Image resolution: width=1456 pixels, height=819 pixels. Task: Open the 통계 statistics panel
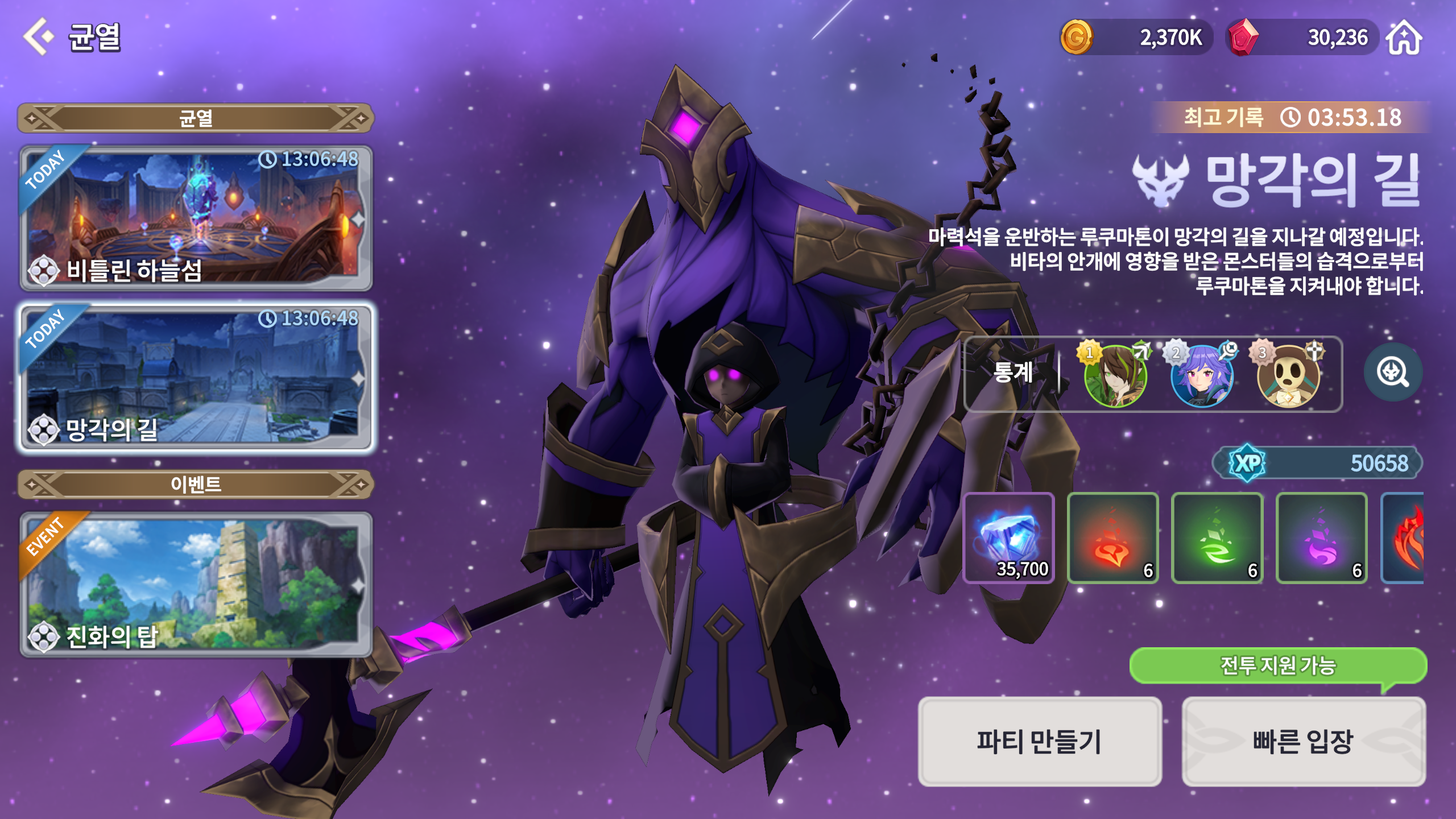[1013, 373]
